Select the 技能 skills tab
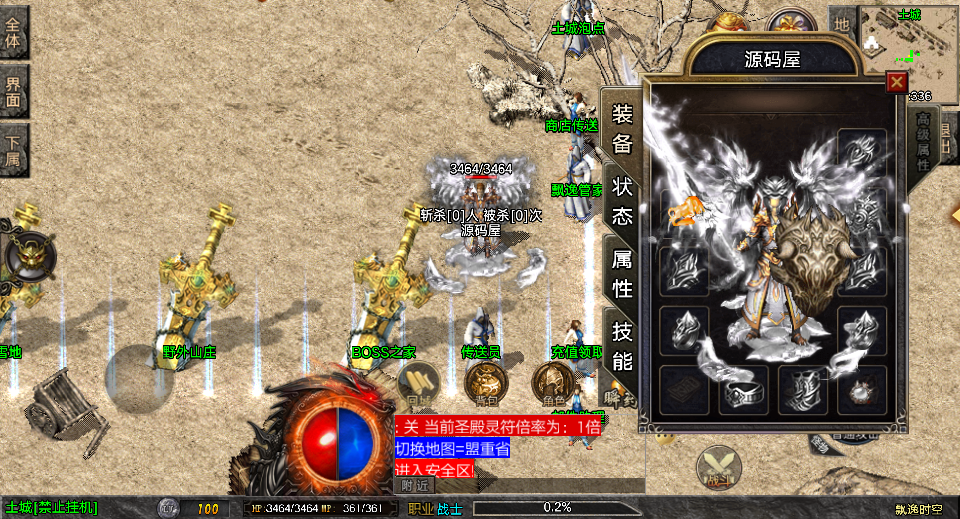The width and height of the screenshot is (960, 519). coord(622,346)
